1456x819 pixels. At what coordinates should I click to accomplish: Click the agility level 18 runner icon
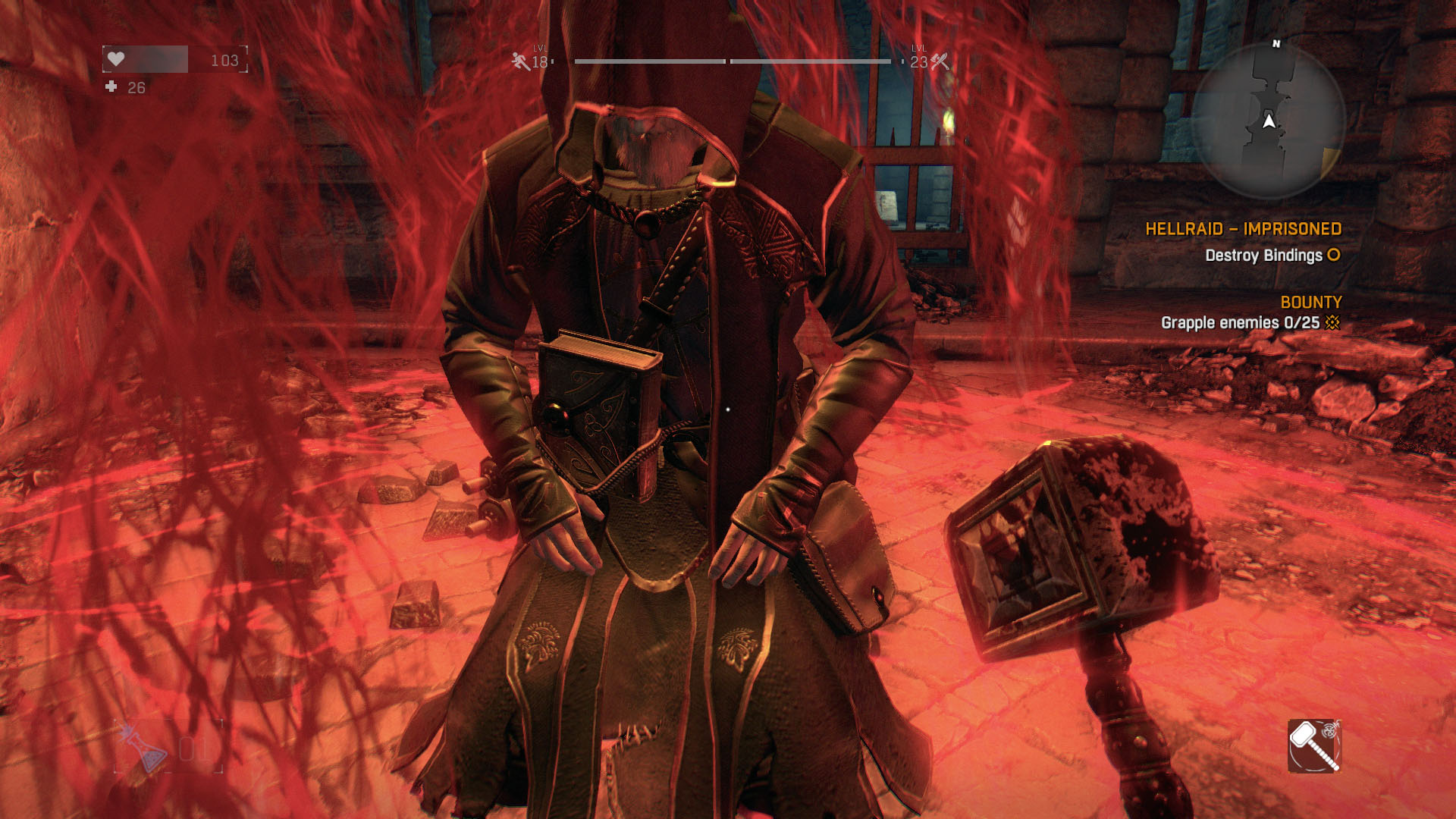coord(521,61)
